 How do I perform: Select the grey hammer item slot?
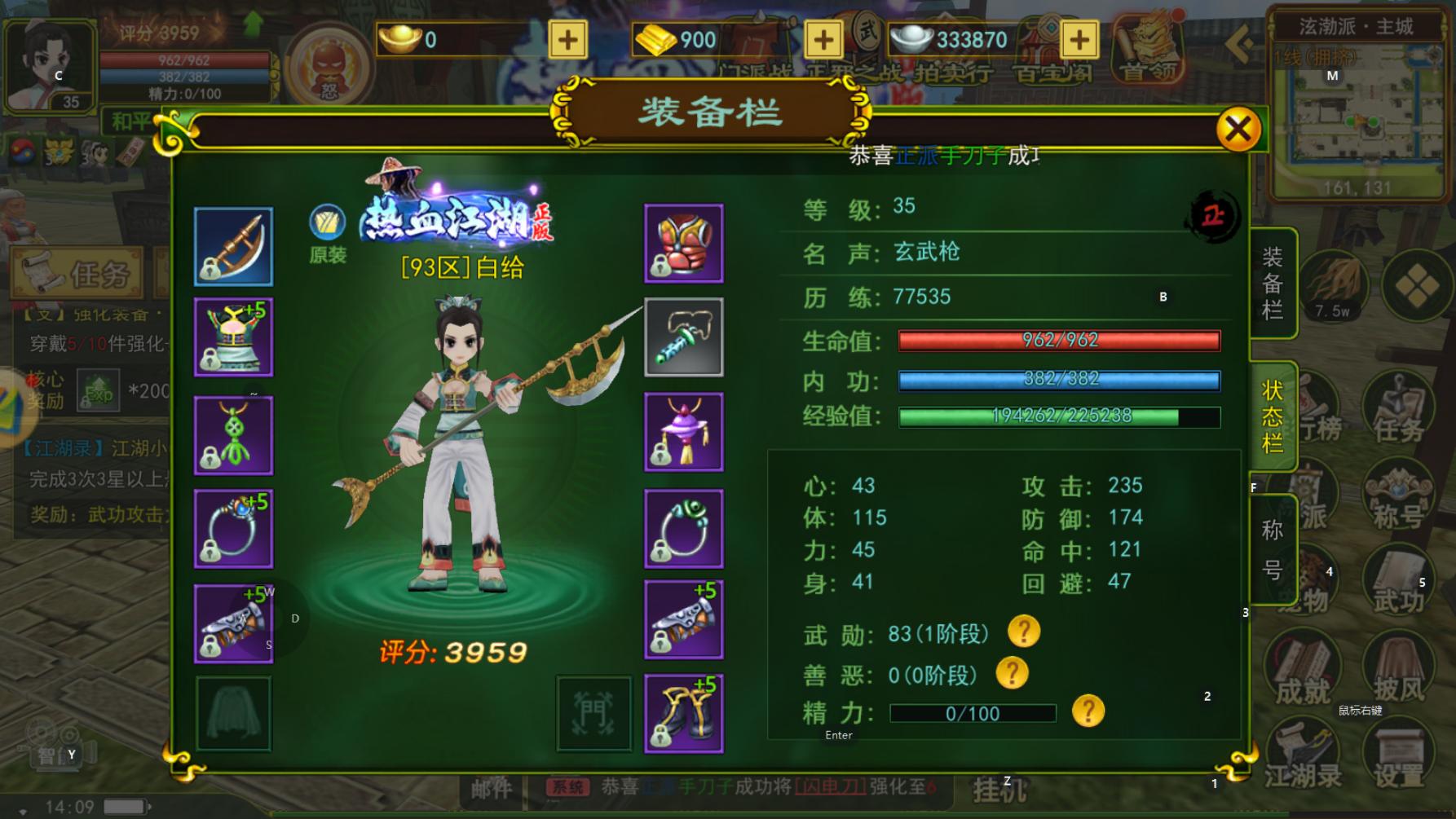click(683, 337)
